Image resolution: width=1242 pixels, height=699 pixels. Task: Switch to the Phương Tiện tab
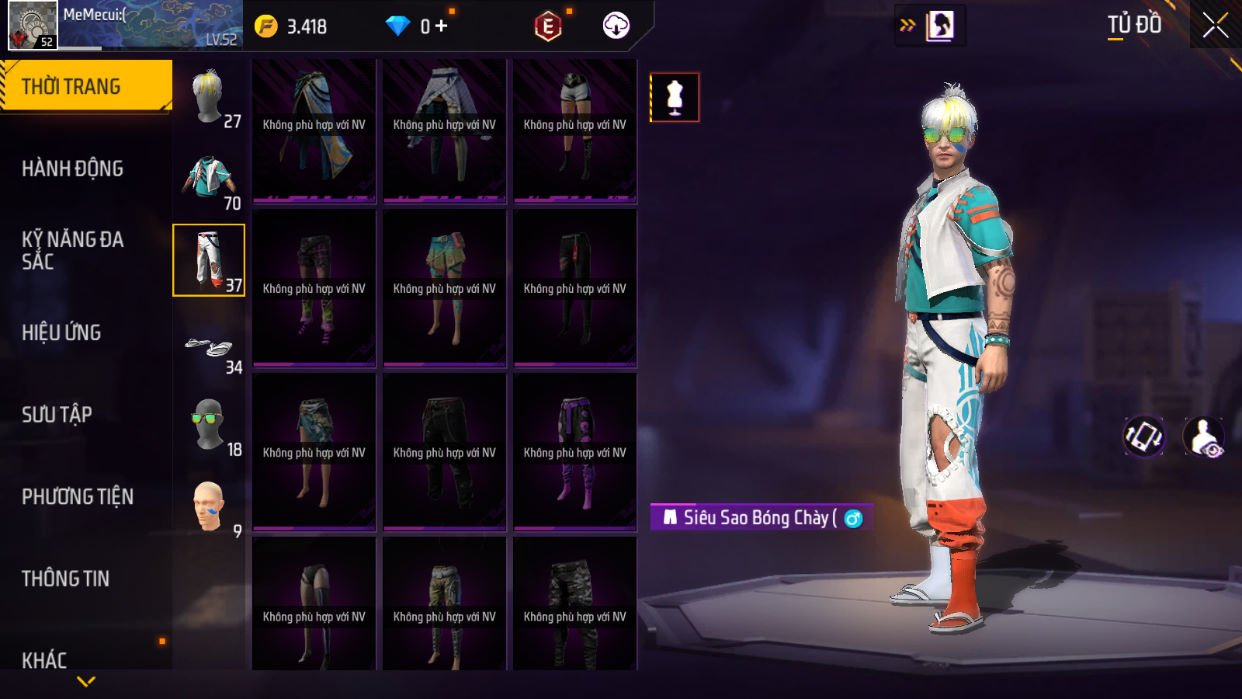pos(78,496)
